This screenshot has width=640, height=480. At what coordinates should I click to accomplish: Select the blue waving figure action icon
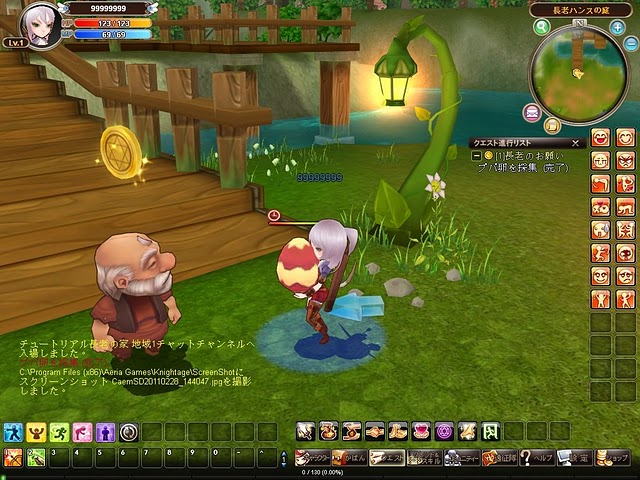tap(13, 432)
